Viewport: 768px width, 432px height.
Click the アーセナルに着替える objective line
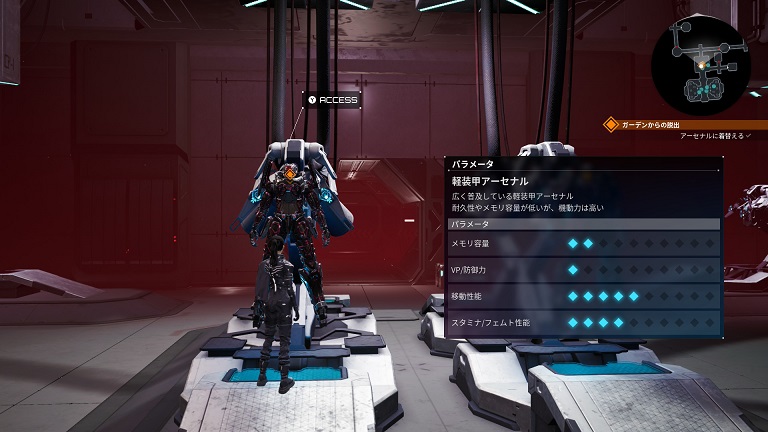click(x=714, y=135)
